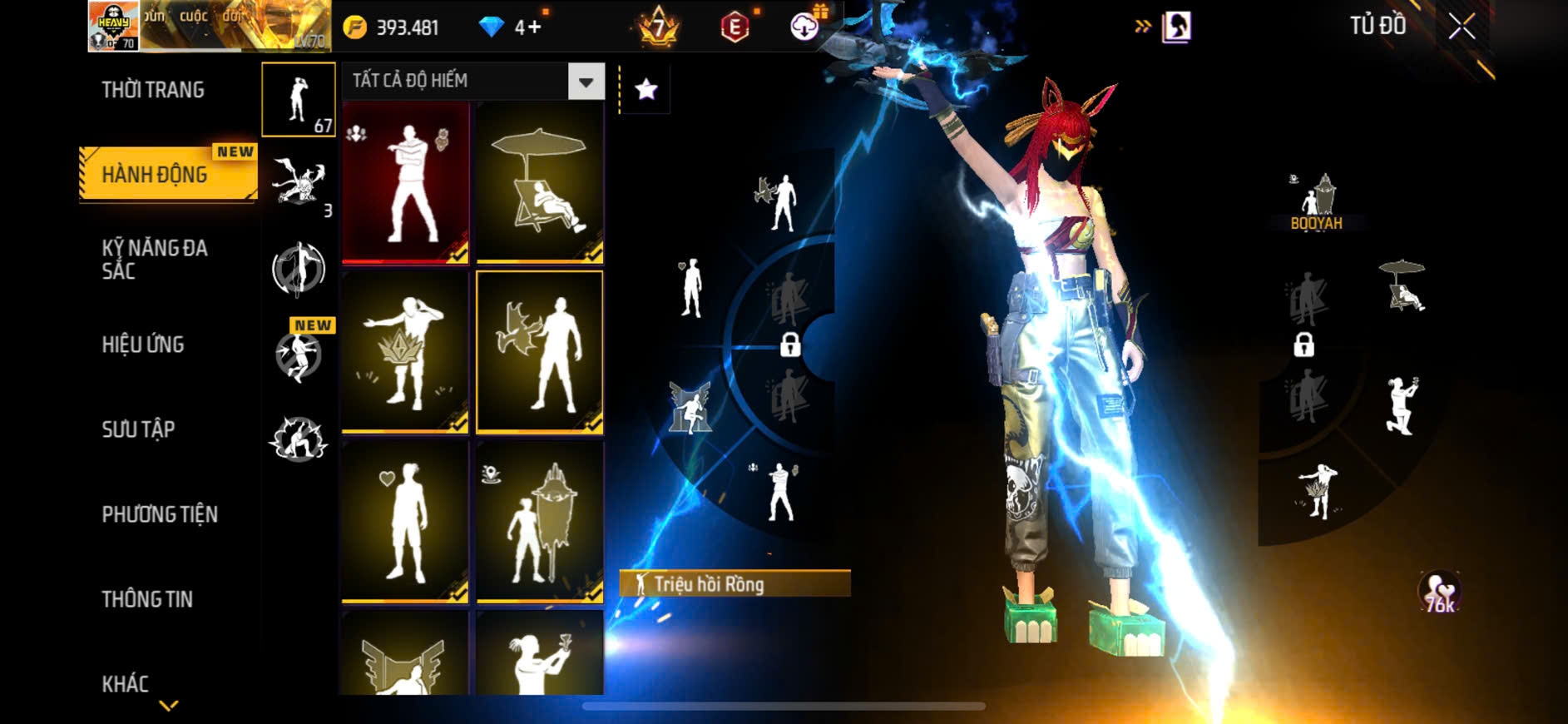Open the cloud download icon

pos(804,27)
